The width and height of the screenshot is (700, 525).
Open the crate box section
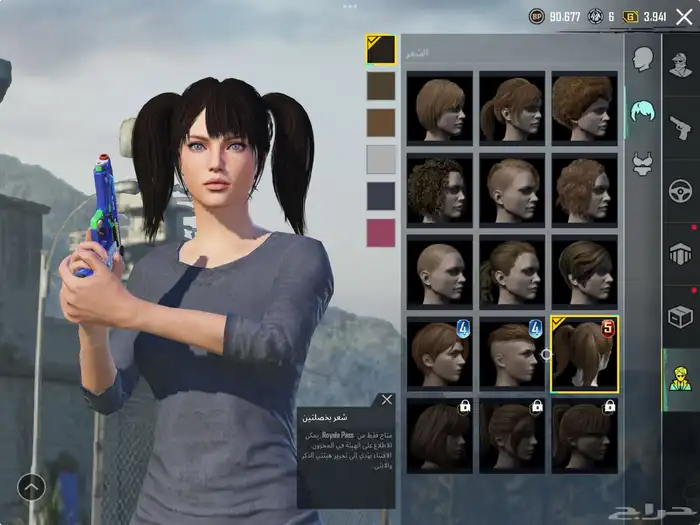[x=681, y=317]
